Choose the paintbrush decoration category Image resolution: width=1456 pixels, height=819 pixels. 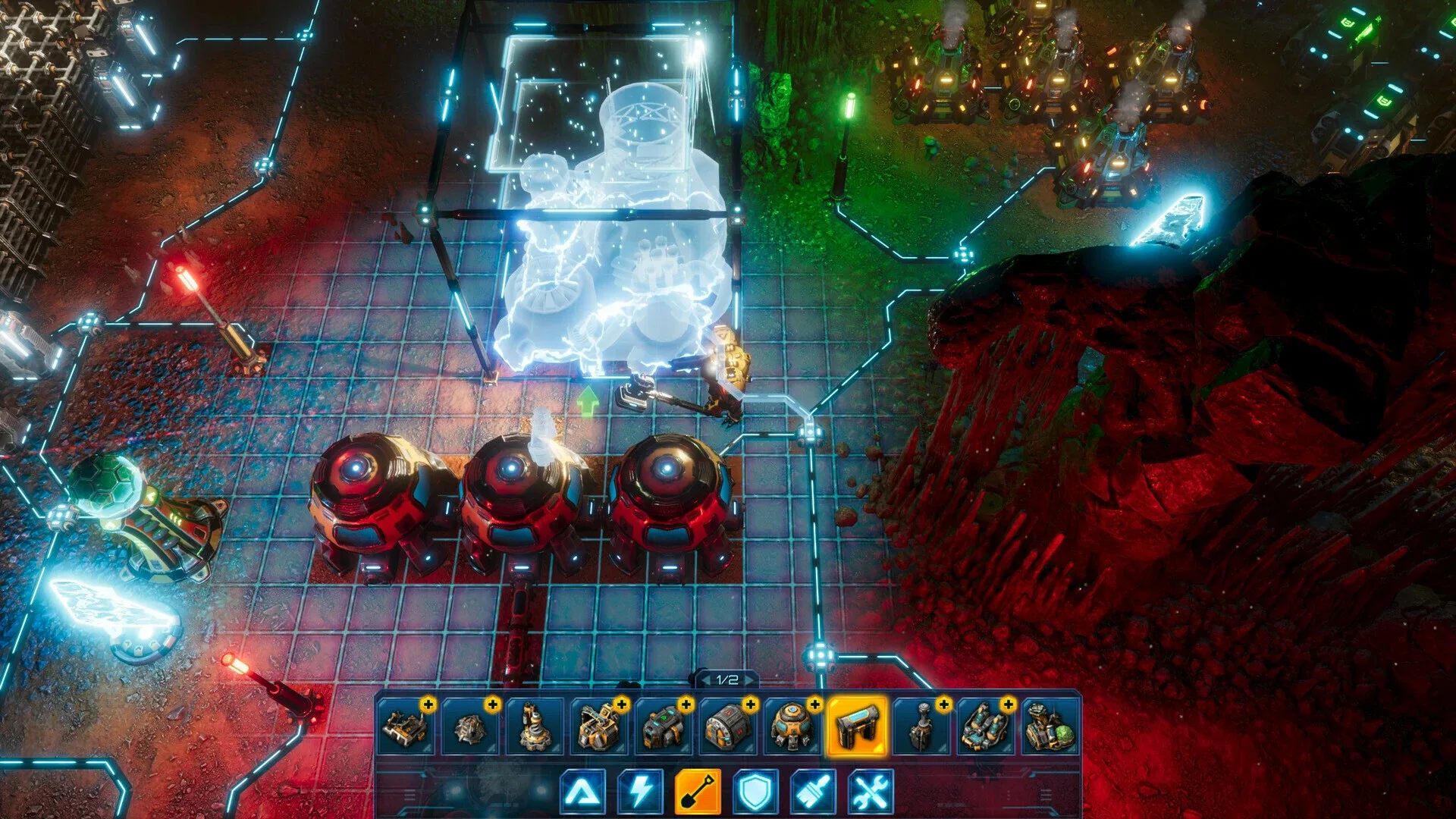coord(813,792)
